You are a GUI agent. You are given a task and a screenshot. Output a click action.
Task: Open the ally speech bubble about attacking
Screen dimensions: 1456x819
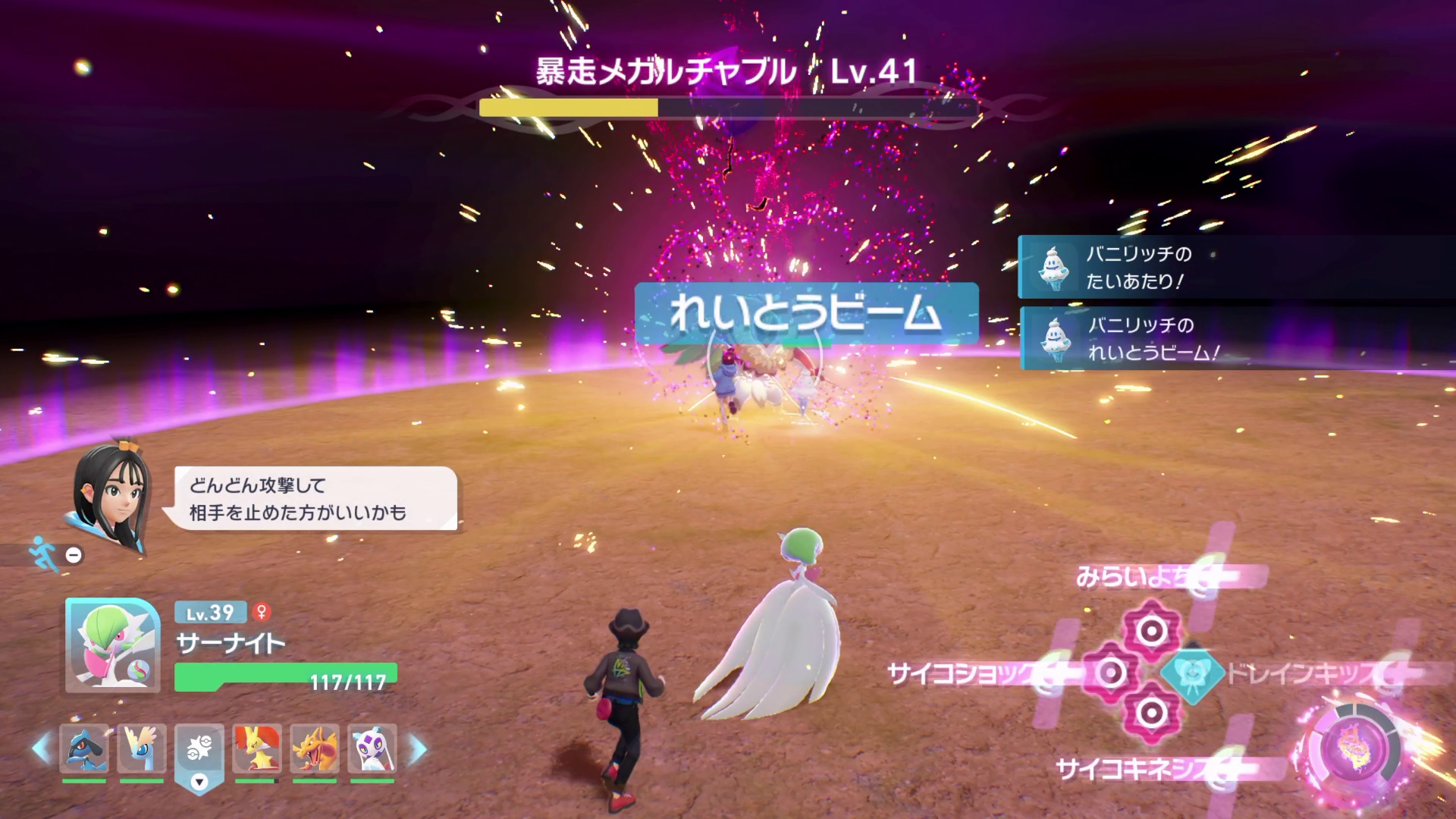pos(315,498)
